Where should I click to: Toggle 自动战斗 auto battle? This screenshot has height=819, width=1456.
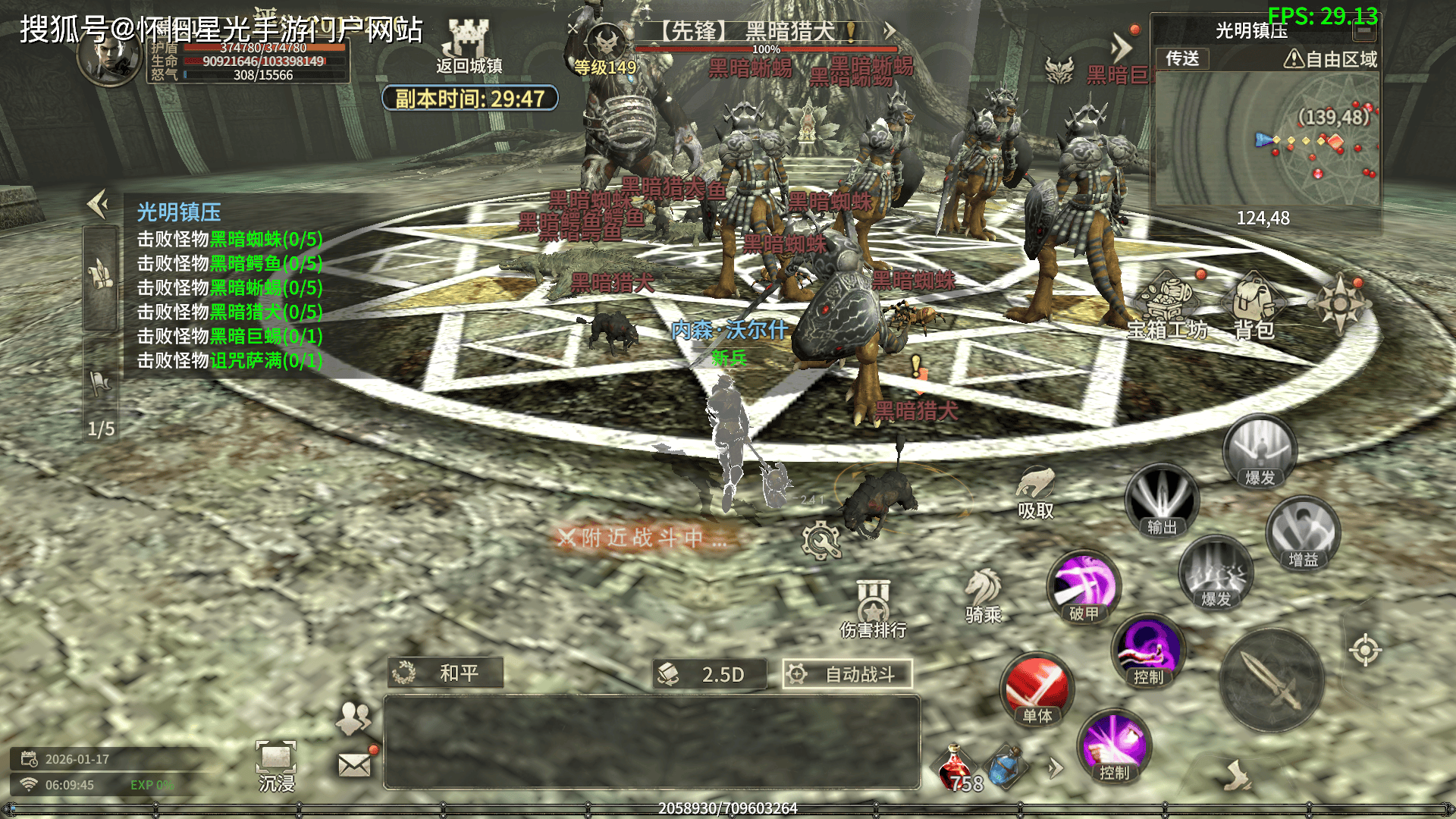(x=847, y=674)
